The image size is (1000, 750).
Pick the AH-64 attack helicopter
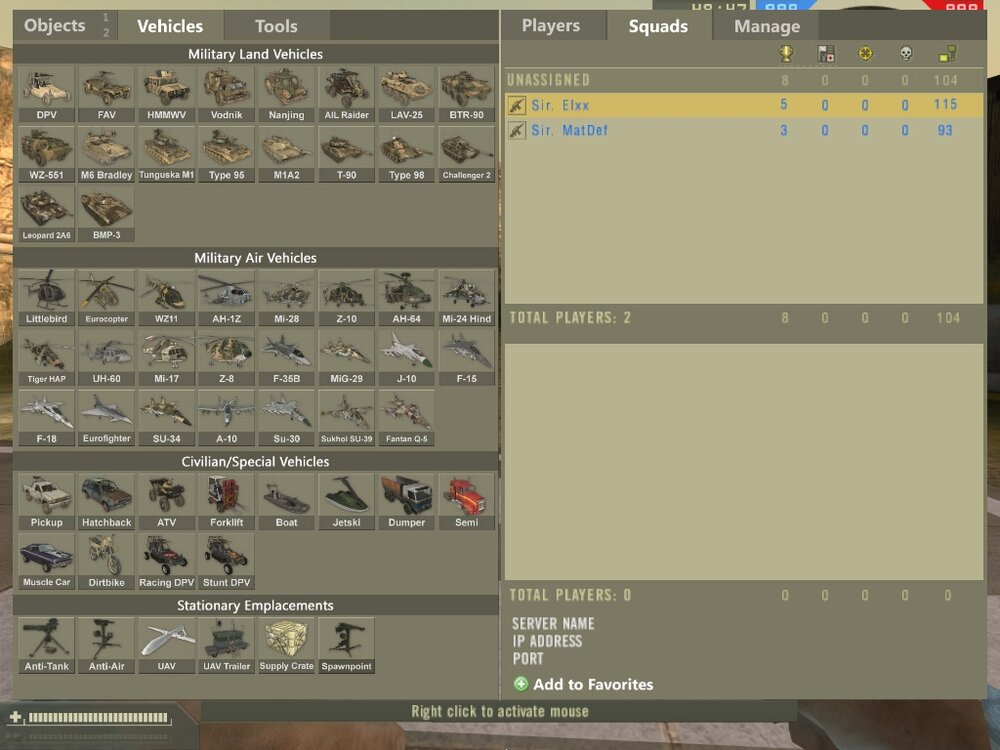coord(406,298)
